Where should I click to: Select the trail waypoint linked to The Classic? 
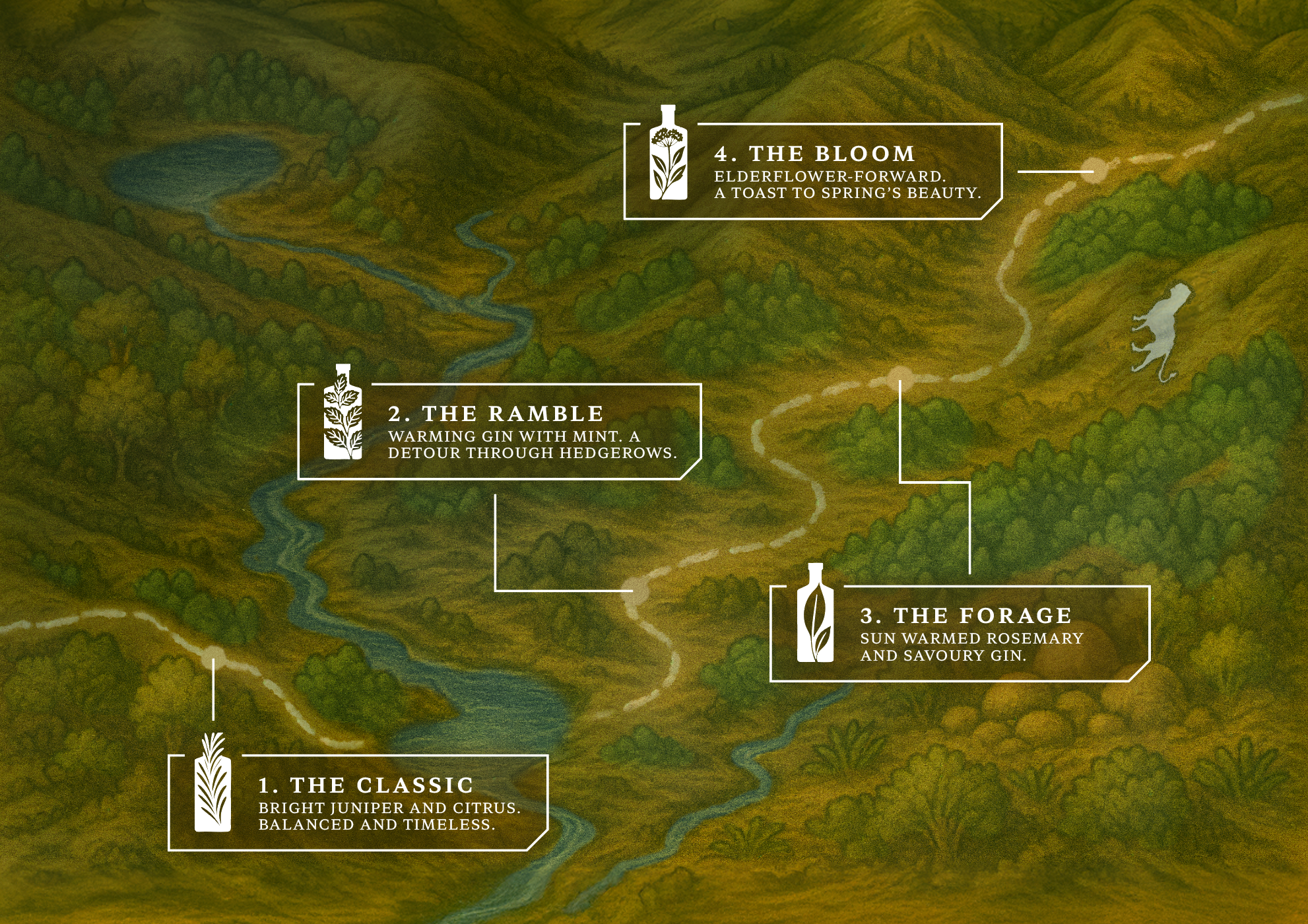[x=214, y=654]
